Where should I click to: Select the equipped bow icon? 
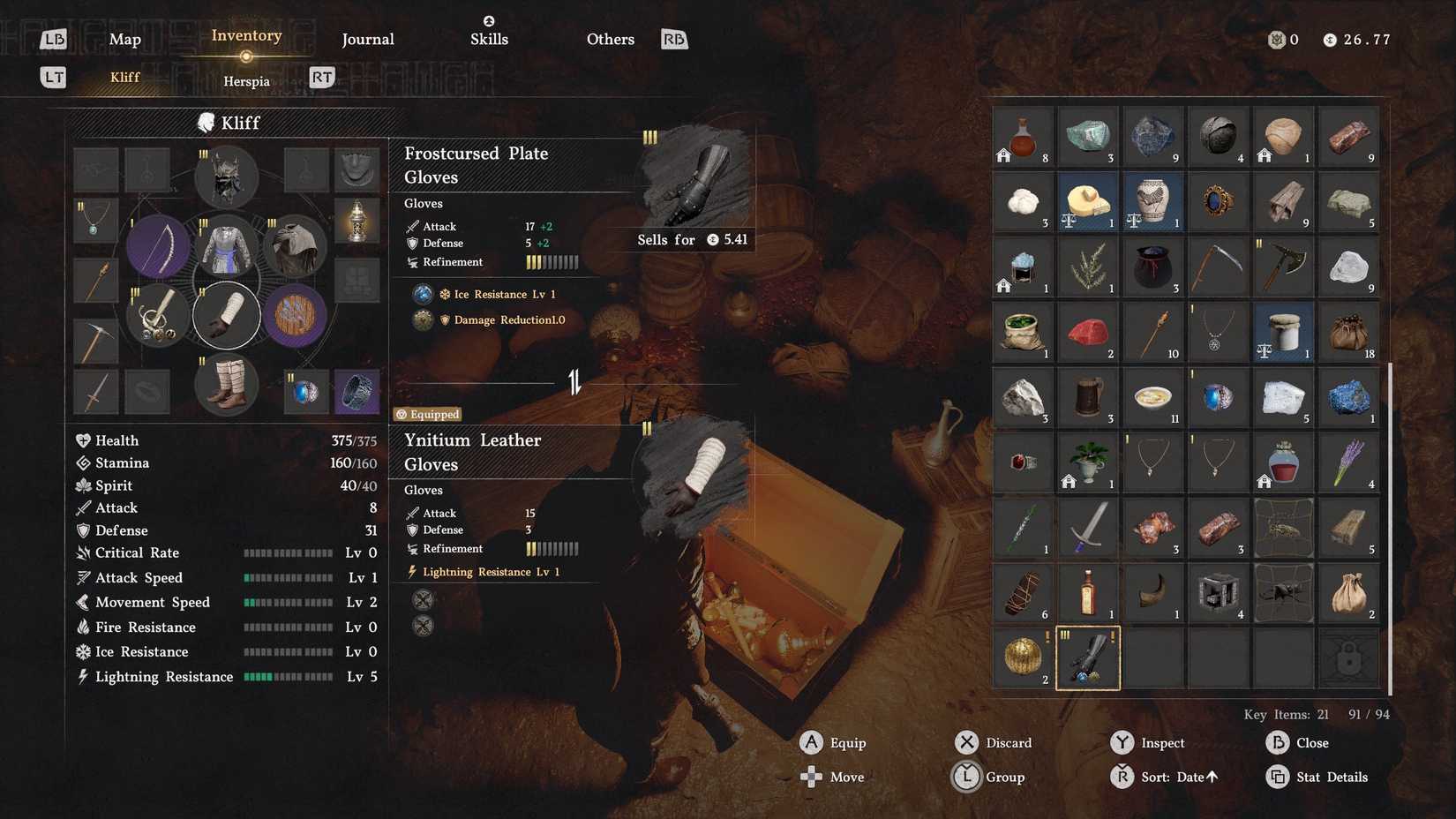[159, 245]
